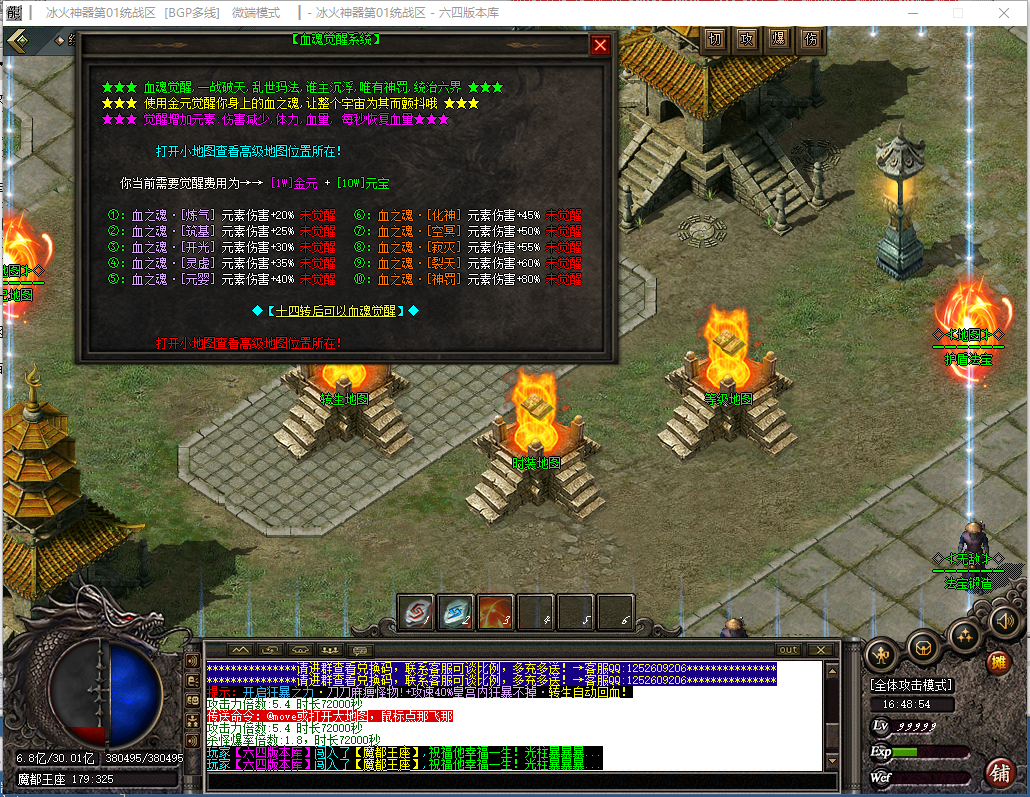Click the chat panel's out button
Viewport: 1030px width, 797px height.
(x=789, y=650)
